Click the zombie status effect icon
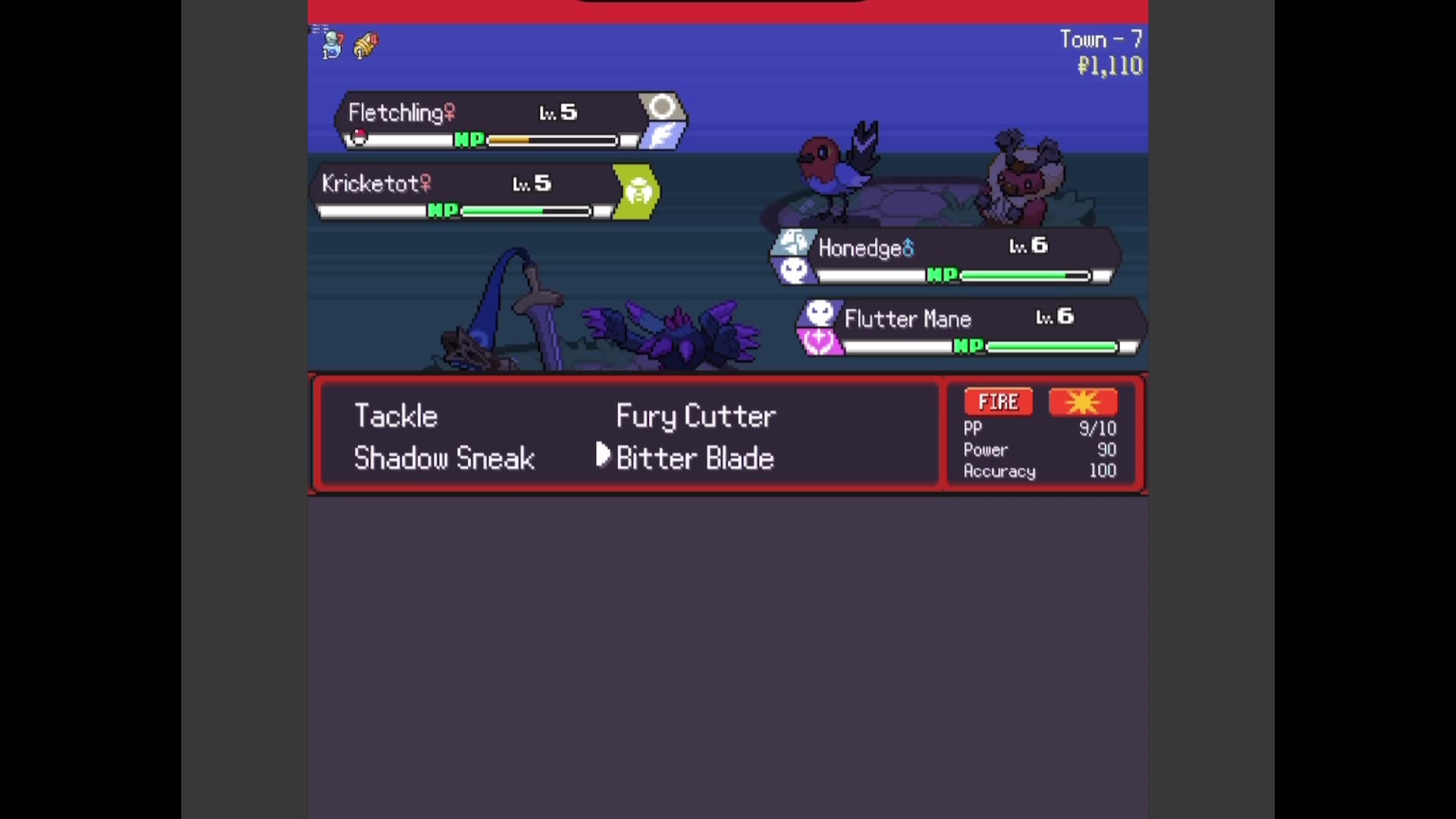The width and height of the screenshot is (1456, 819). tap(331, 44)
